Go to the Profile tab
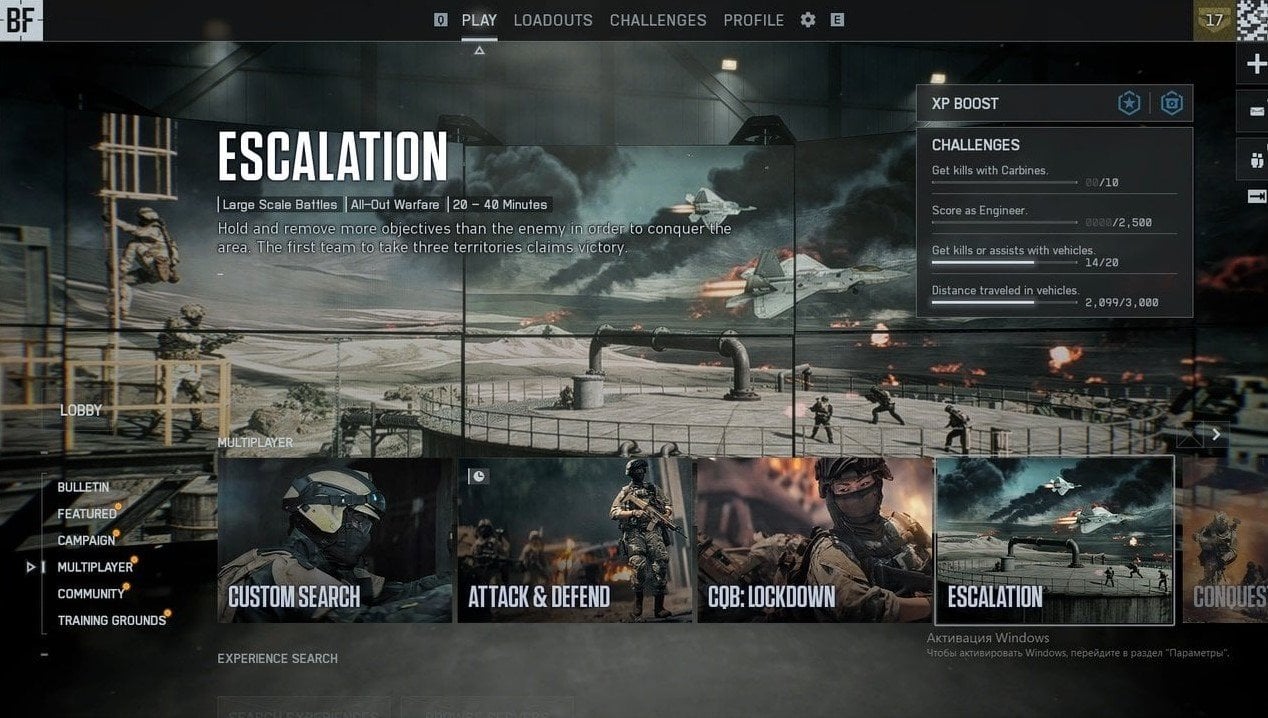This screenshot has width=1268, height=718. (x=753, y=20)
